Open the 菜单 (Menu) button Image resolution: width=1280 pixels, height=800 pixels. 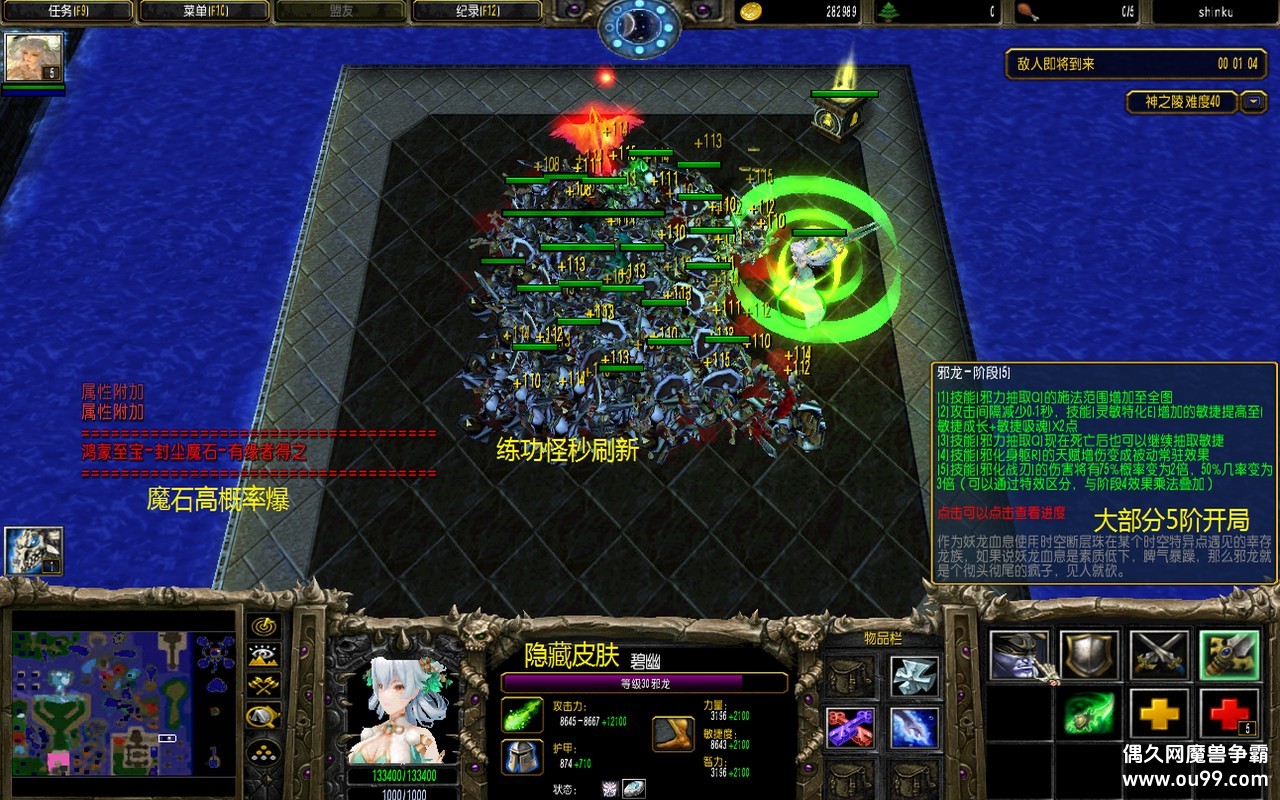(x=204, y=12)
